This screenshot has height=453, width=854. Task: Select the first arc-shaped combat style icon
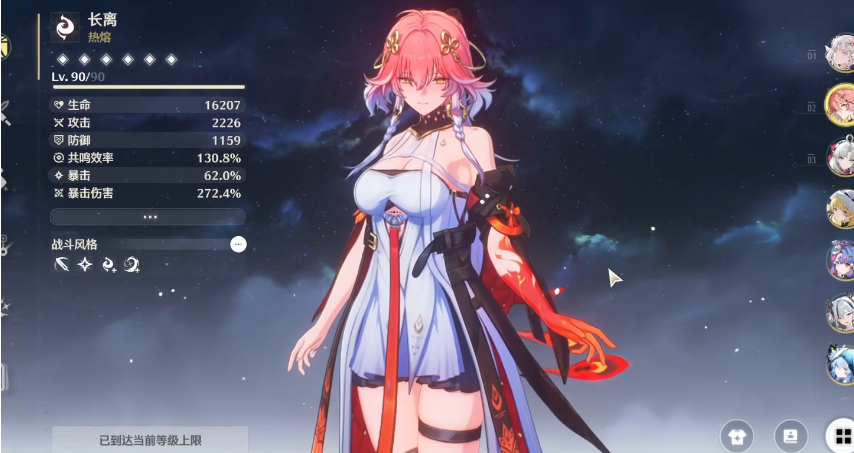(x=62, y=265)
